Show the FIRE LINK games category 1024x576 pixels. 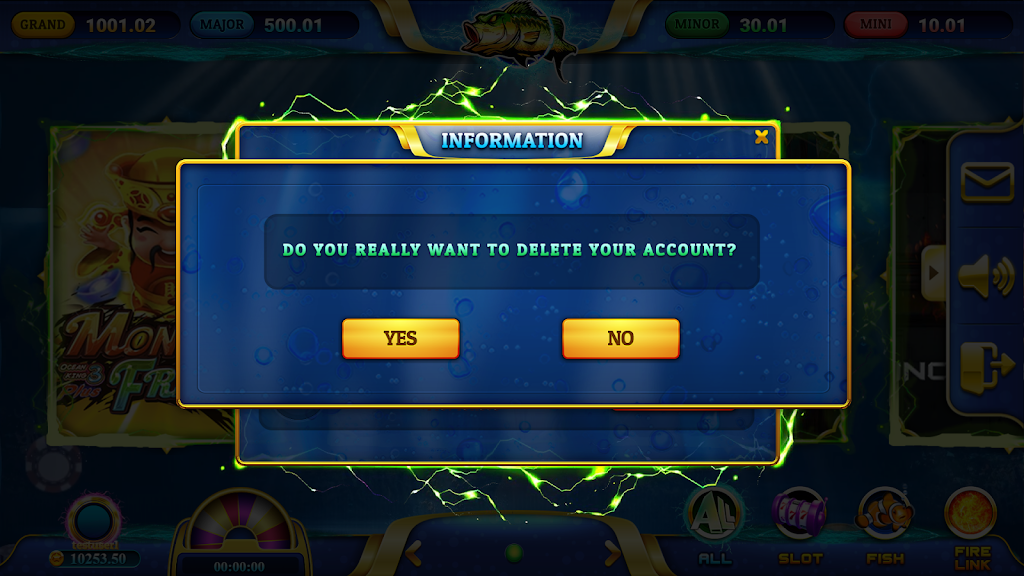[971, 525]
